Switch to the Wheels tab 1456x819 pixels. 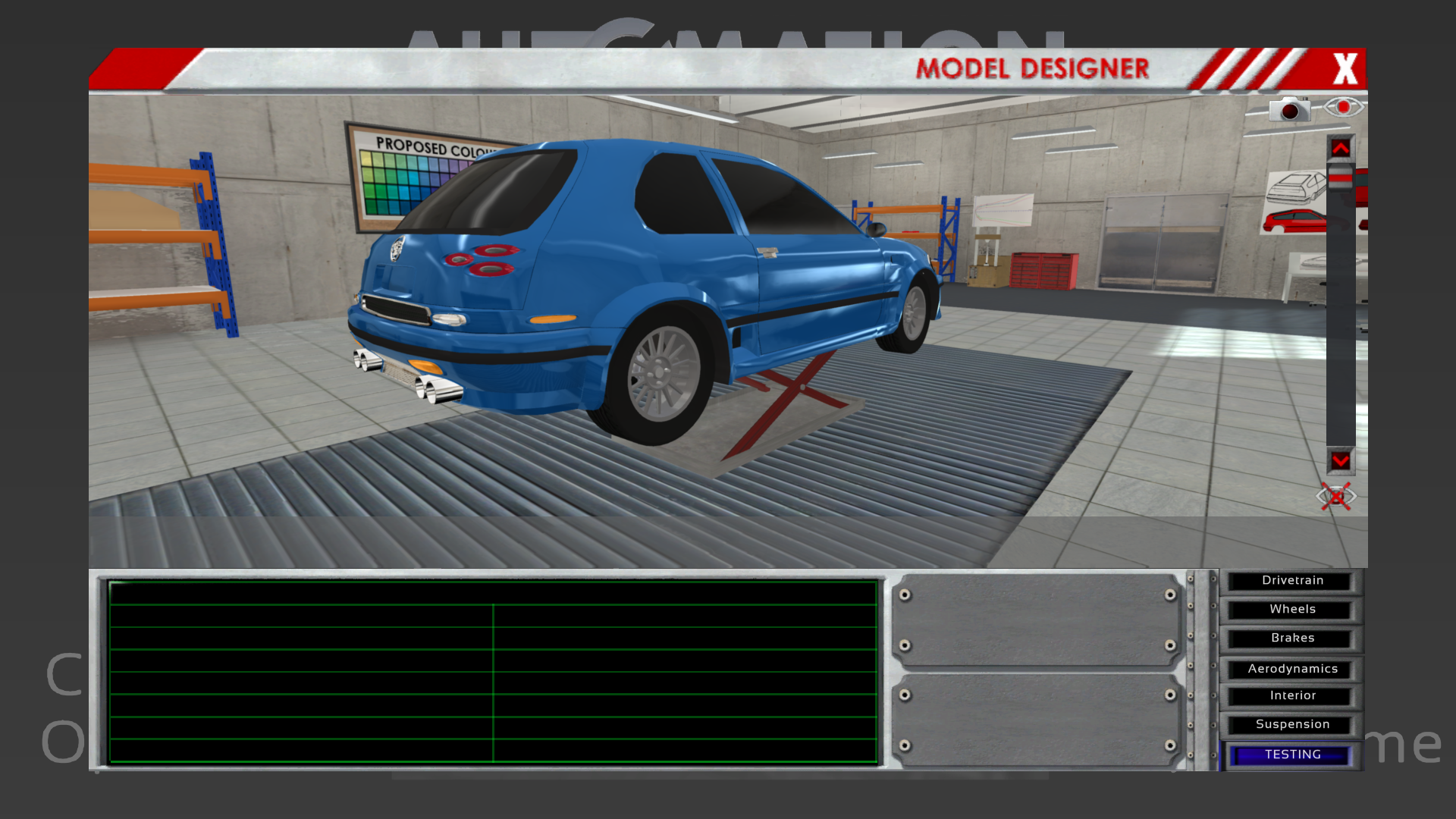pos(1291,610)
